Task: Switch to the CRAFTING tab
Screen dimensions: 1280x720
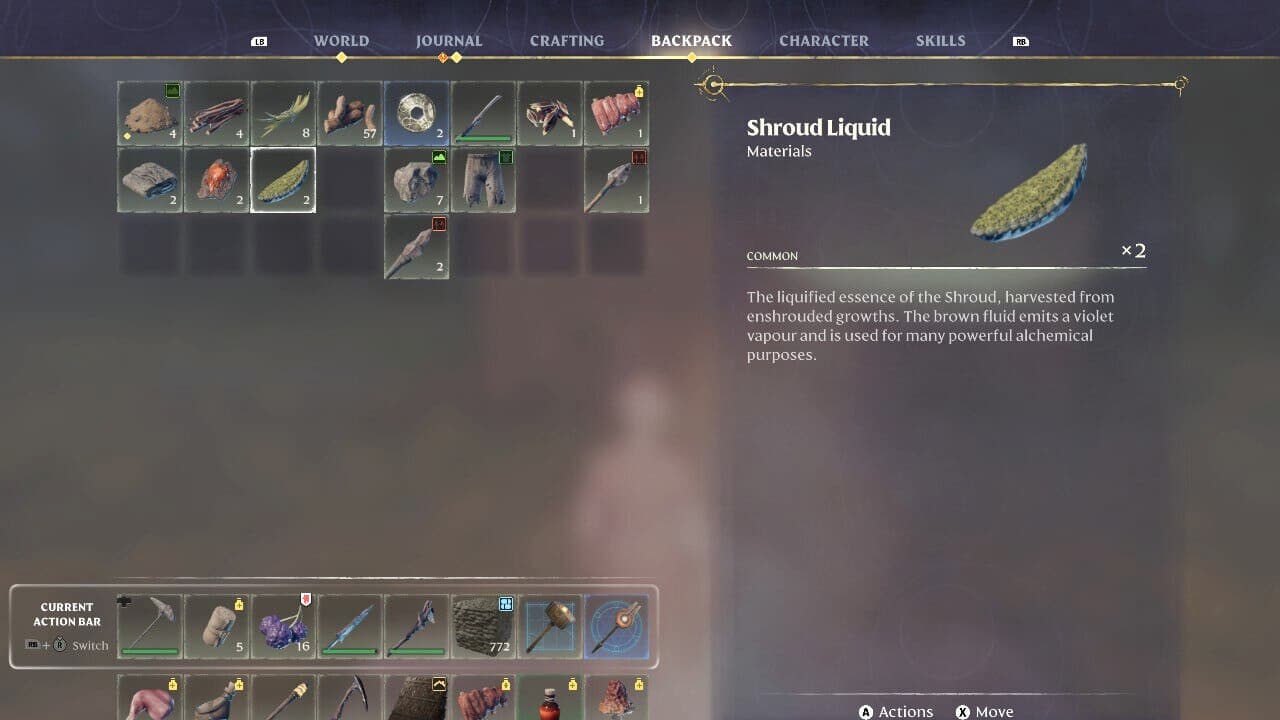Action: [x=566, y=40]
